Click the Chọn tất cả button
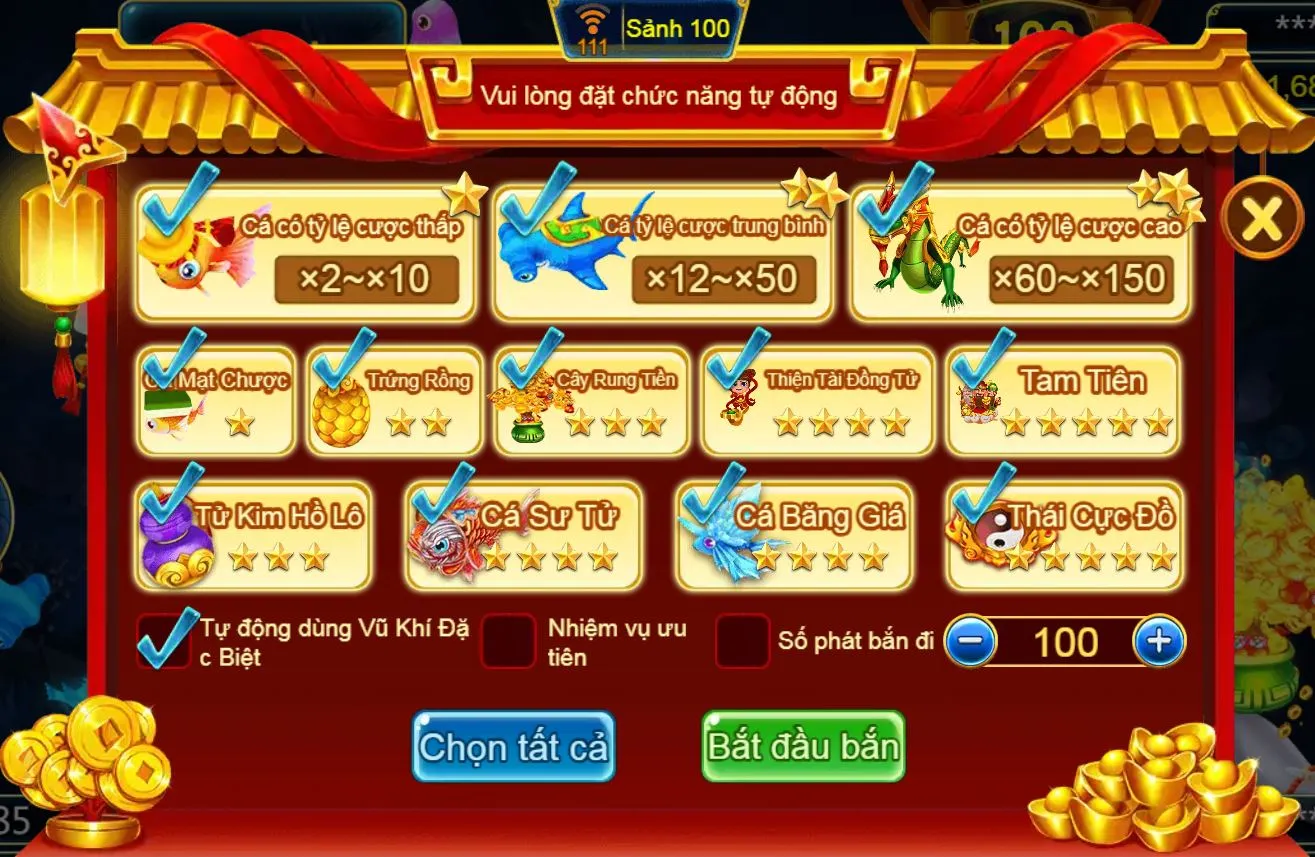Viewport: 1315px width, 857px height. click(x=513, y=747)
